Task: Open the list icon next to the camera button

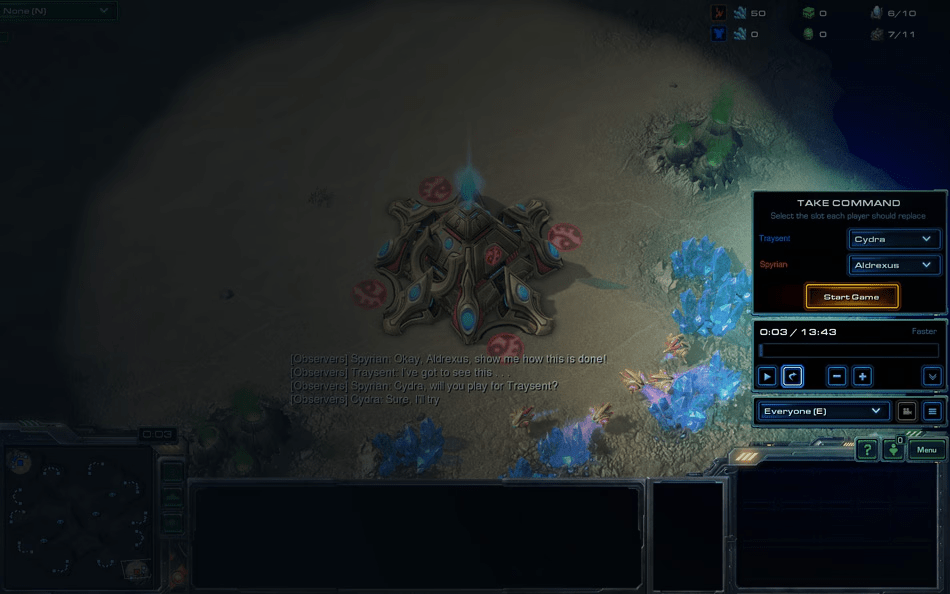Action: pos(932,411)
